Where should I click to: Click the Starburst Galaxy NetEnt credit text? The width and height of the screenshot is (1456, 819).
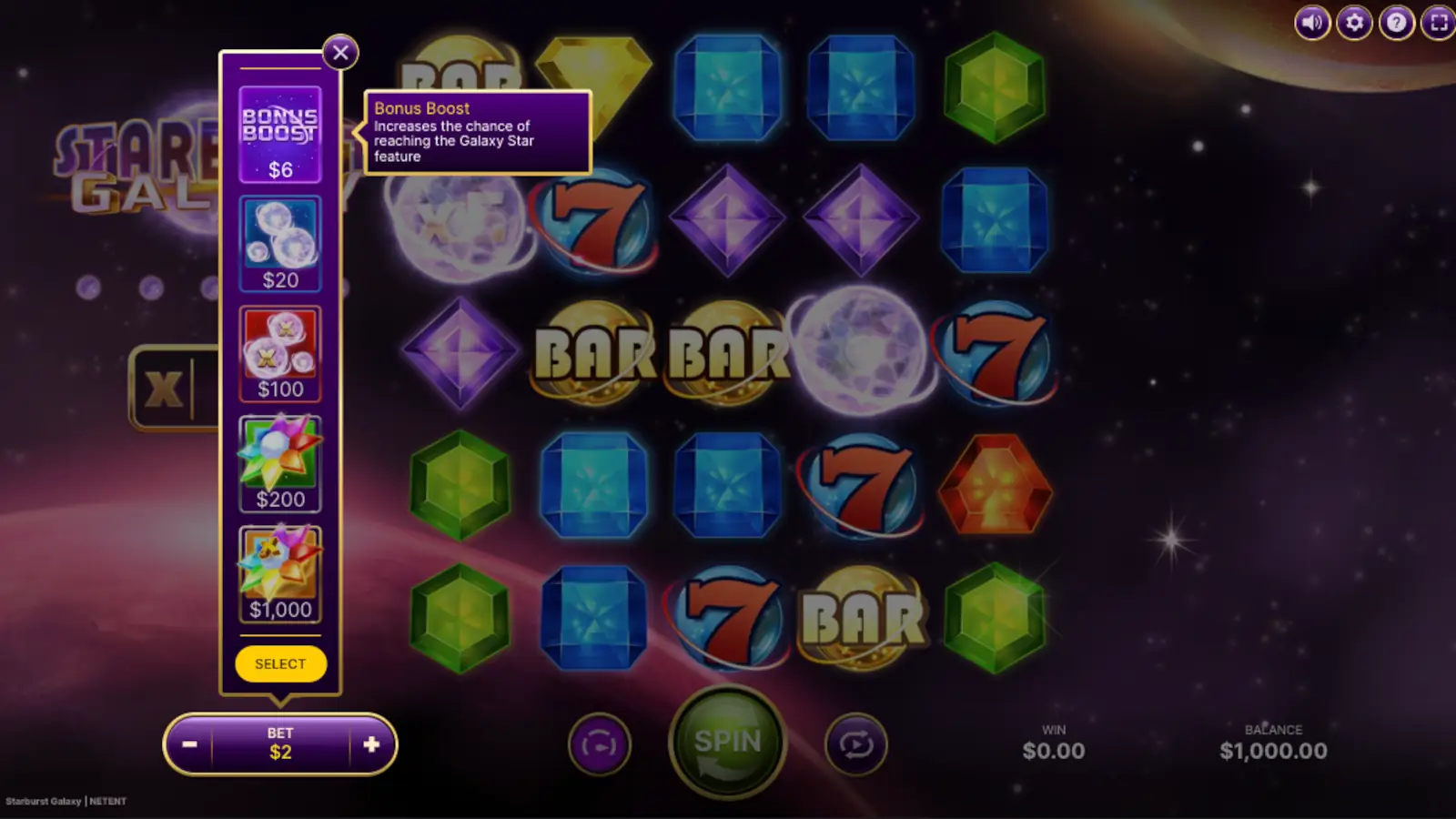click(64, 801)
